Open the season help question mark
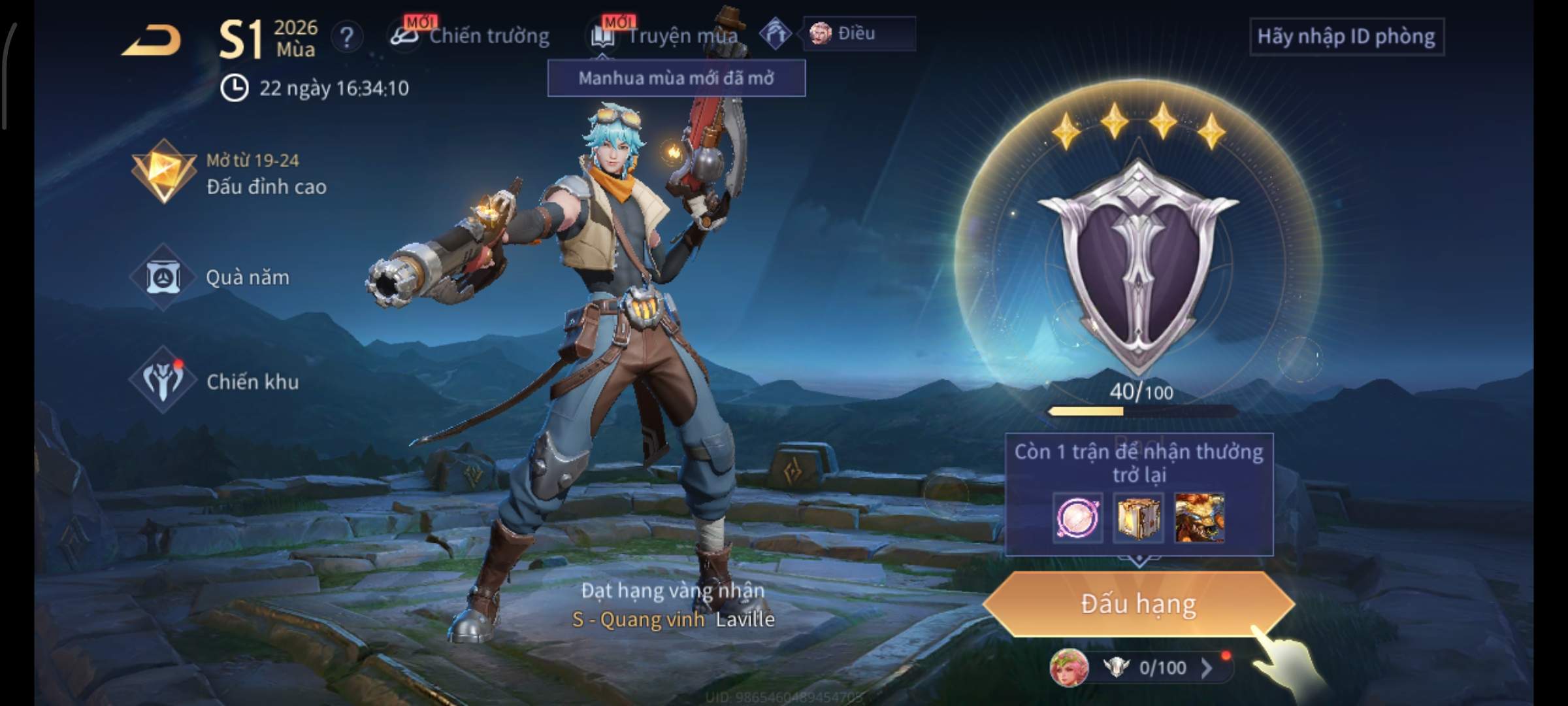 tap(347, 37)
